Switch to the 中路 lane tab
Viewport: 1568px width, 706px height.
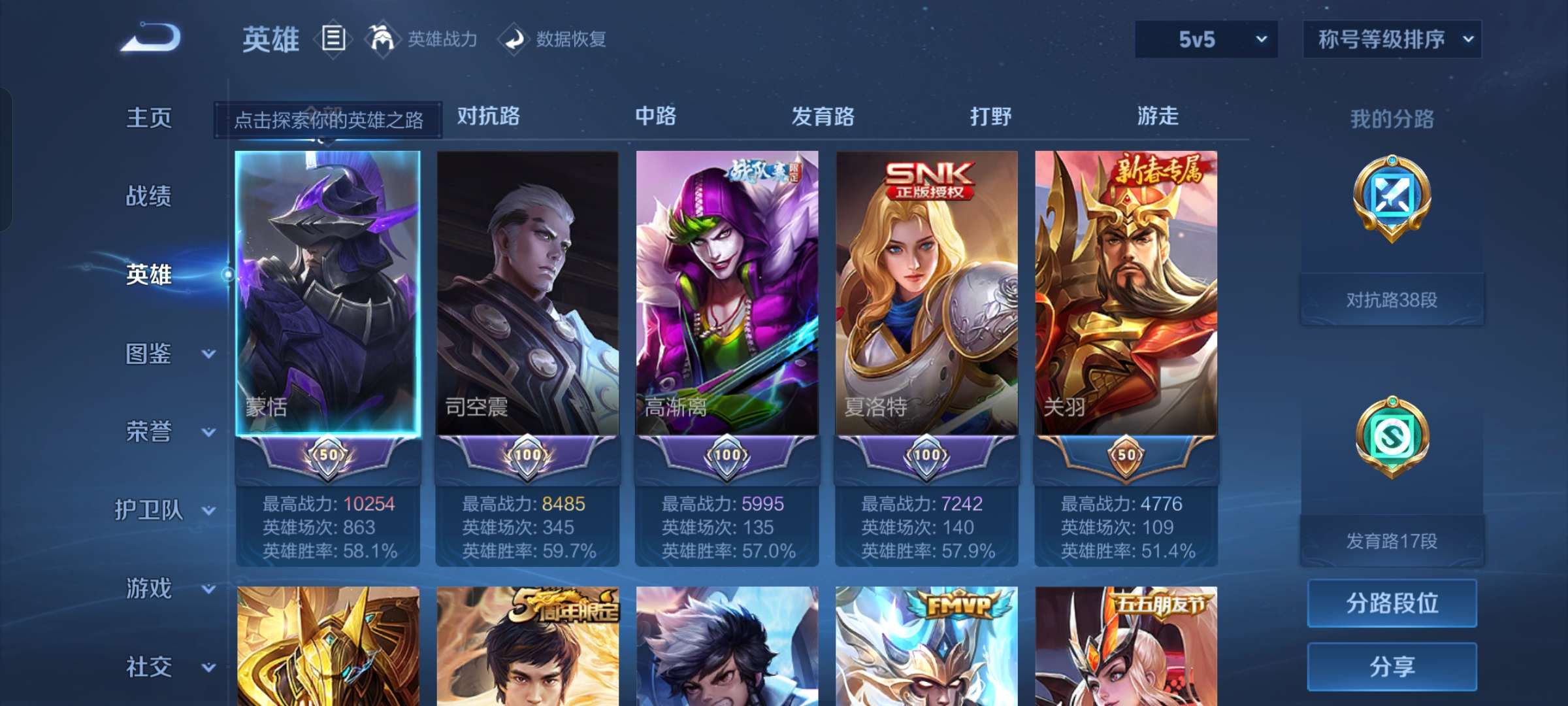click(x=657, y=116)
